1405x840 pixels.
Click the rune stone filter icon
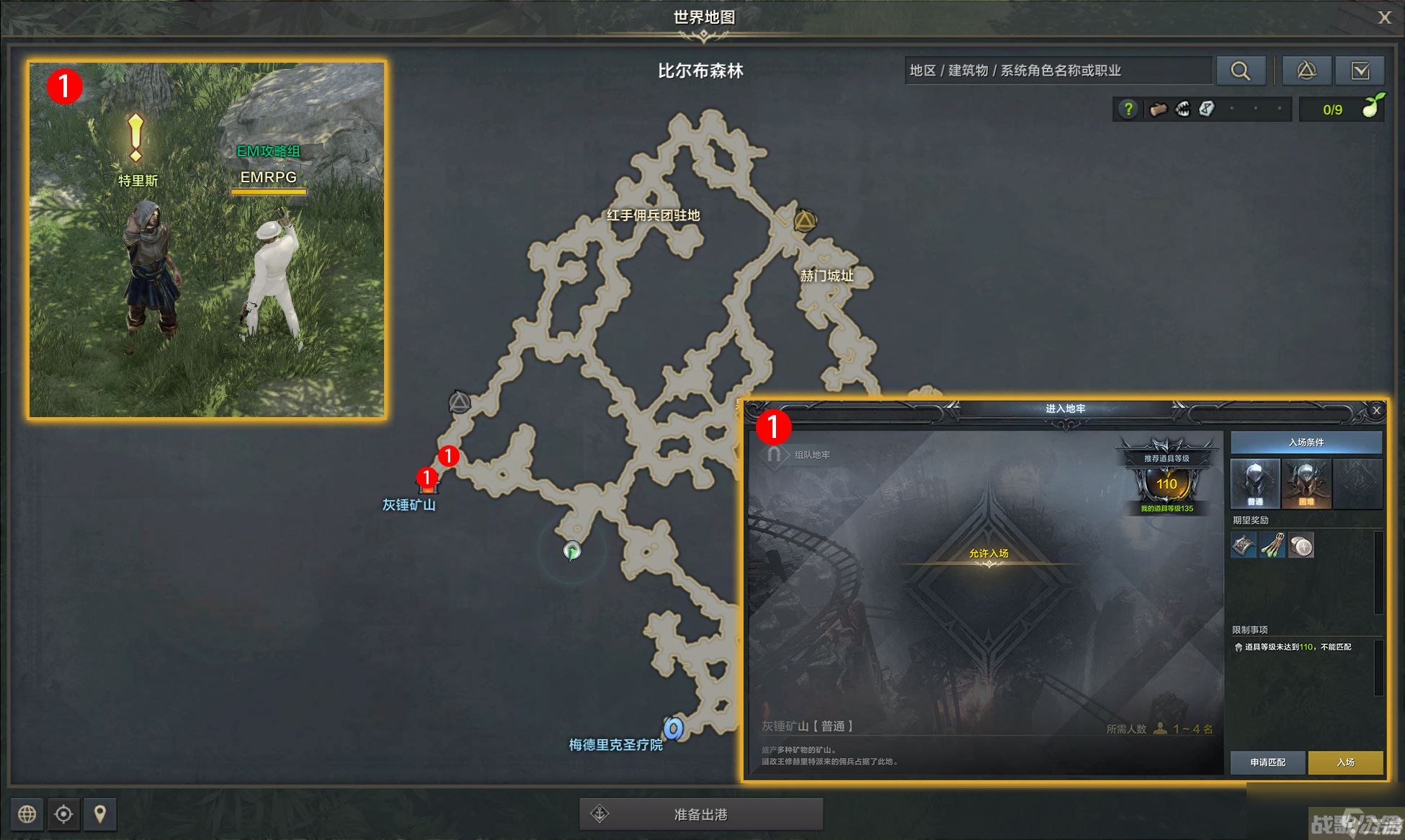[x=1208, y=109]
